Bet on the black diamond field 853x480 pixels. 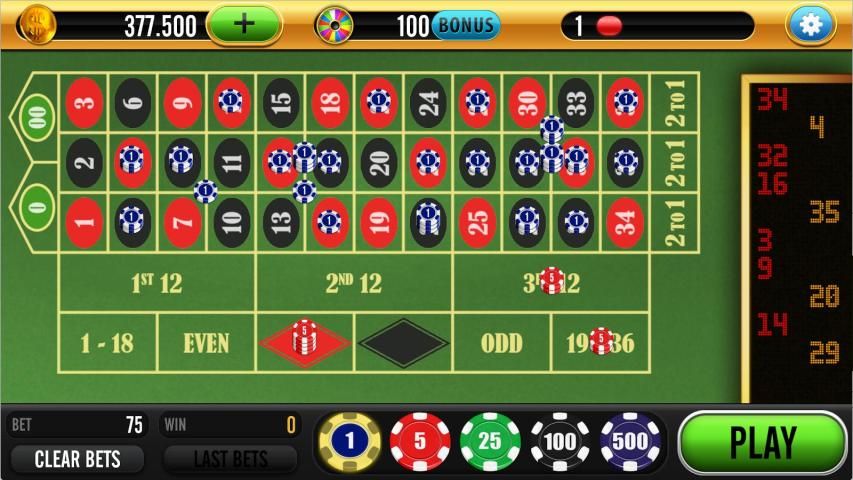click(x=403, y=343)
